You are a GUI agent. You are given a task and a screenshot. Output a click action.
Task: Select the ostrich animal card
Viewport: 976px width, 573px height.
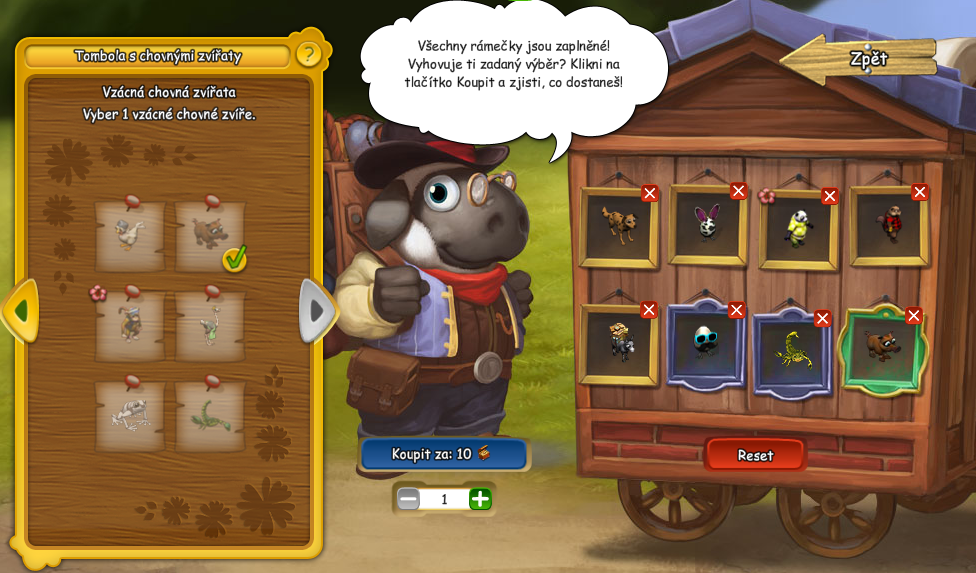[210, 324]
